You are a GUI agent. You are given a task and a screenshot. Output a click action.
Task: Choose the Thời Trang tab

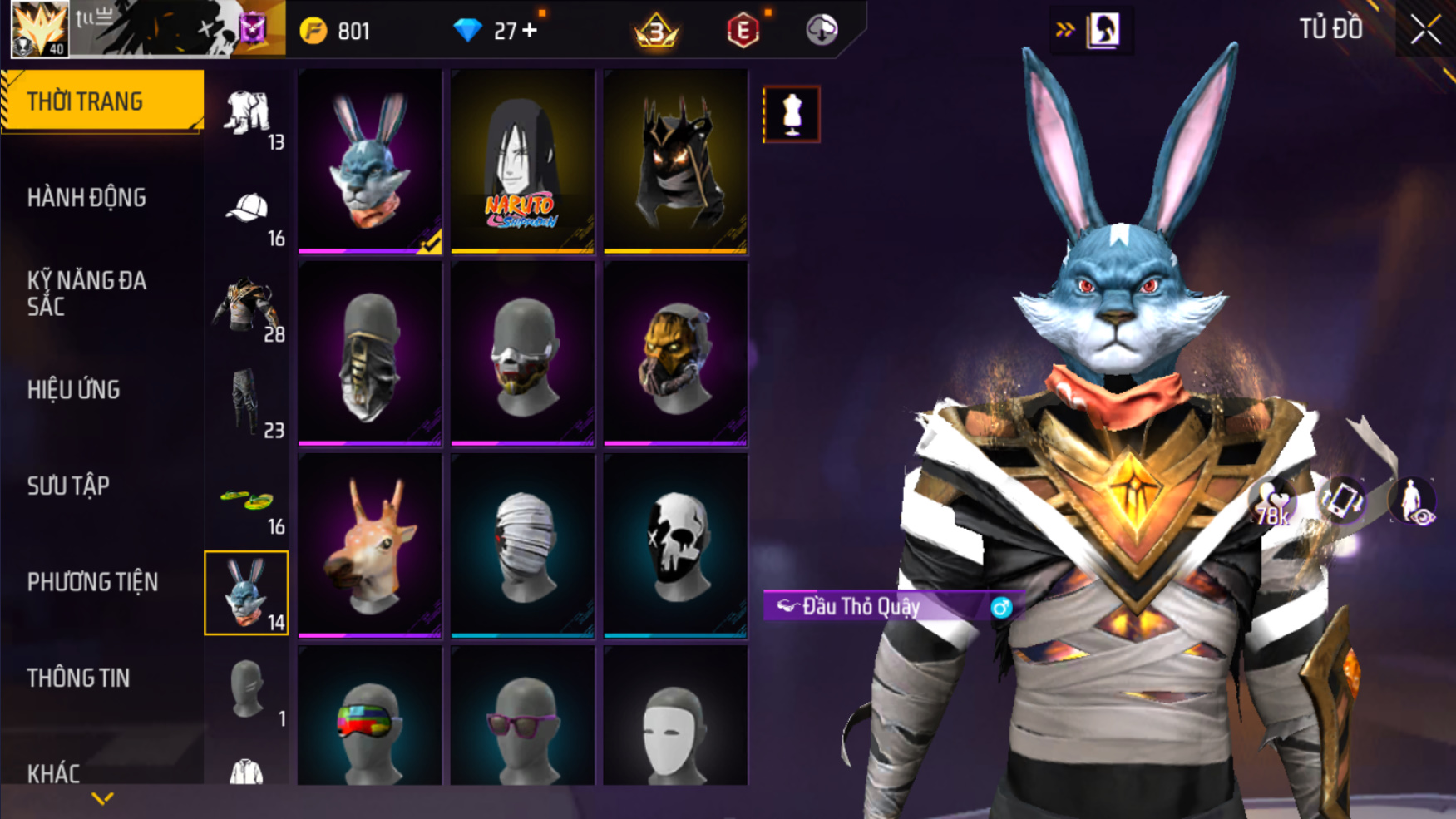point(101,101)
